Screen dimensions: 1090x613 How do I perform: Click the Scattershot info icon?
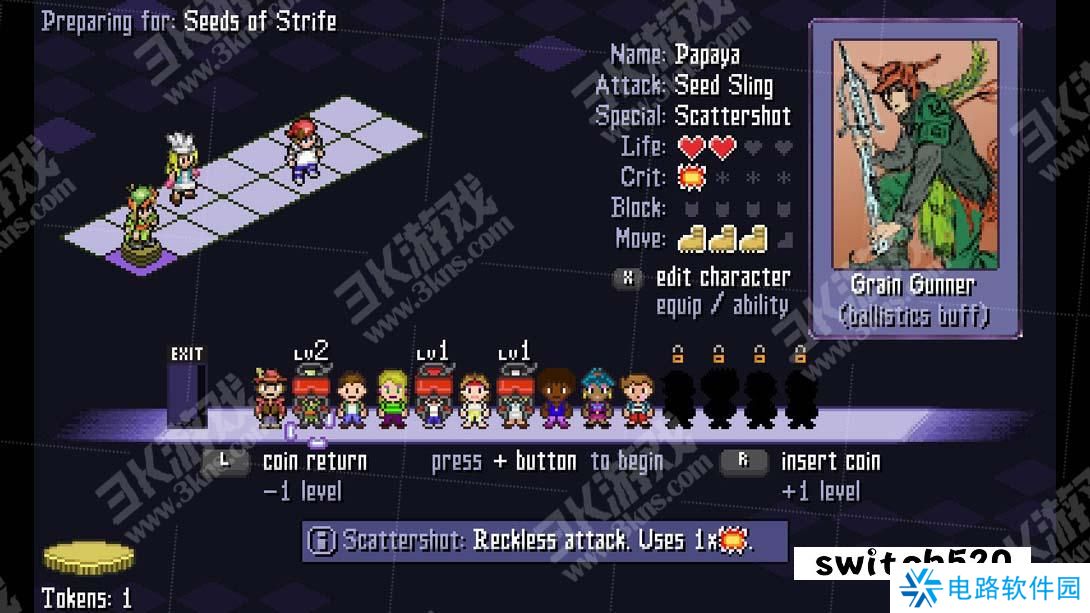point(321,541)
